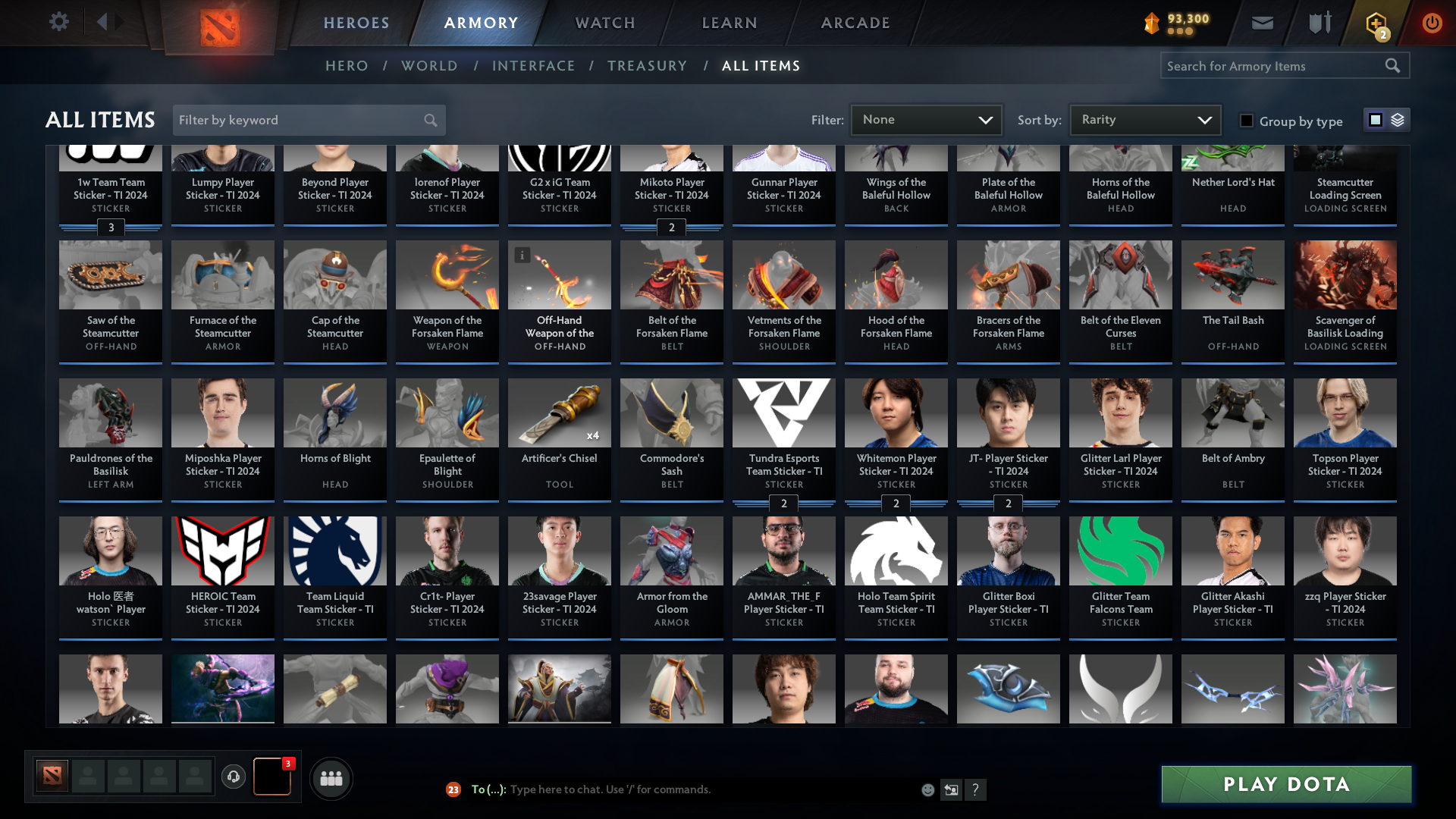Open the Filter dropdown set to None
Screen dimensions: 1456x819
tap(926, 119)
